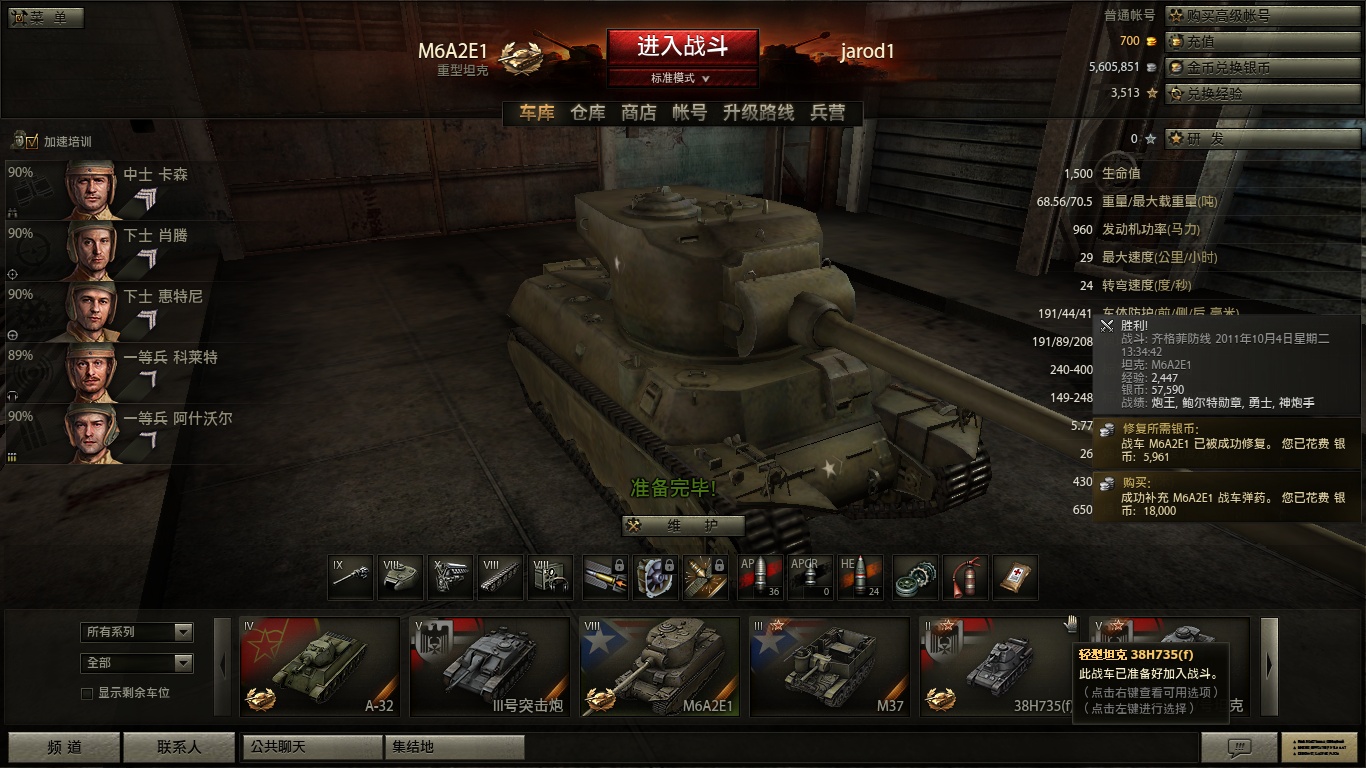The image size is (1366, 768).
Task: Enable the 显示剩余车位 checkbox
Action: tap(87, 693)
